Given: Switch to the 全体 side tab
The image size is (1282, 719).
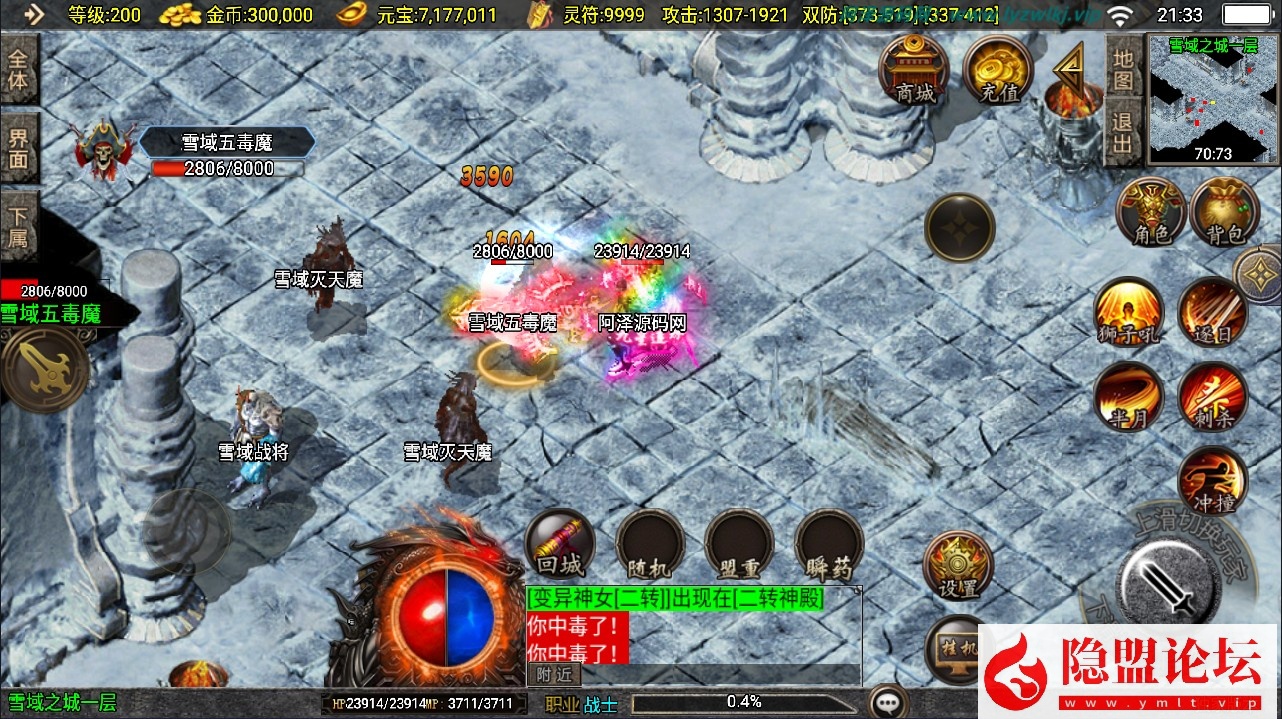Looking at the screenshot, I should tap(19, 69).
